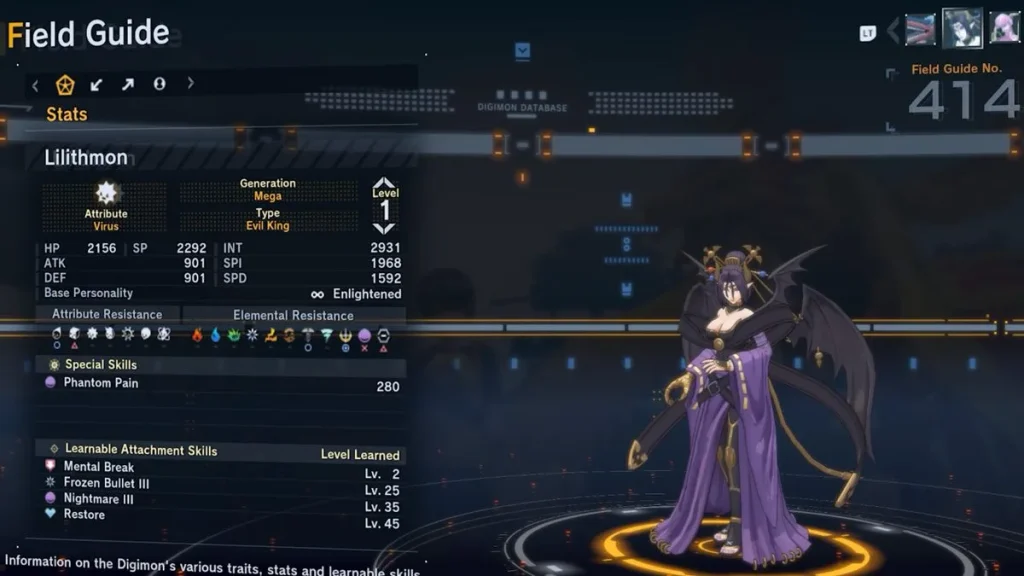Select the previous Digimon portrait with red streaks
1024x576 pixels.
coord(920,29)
